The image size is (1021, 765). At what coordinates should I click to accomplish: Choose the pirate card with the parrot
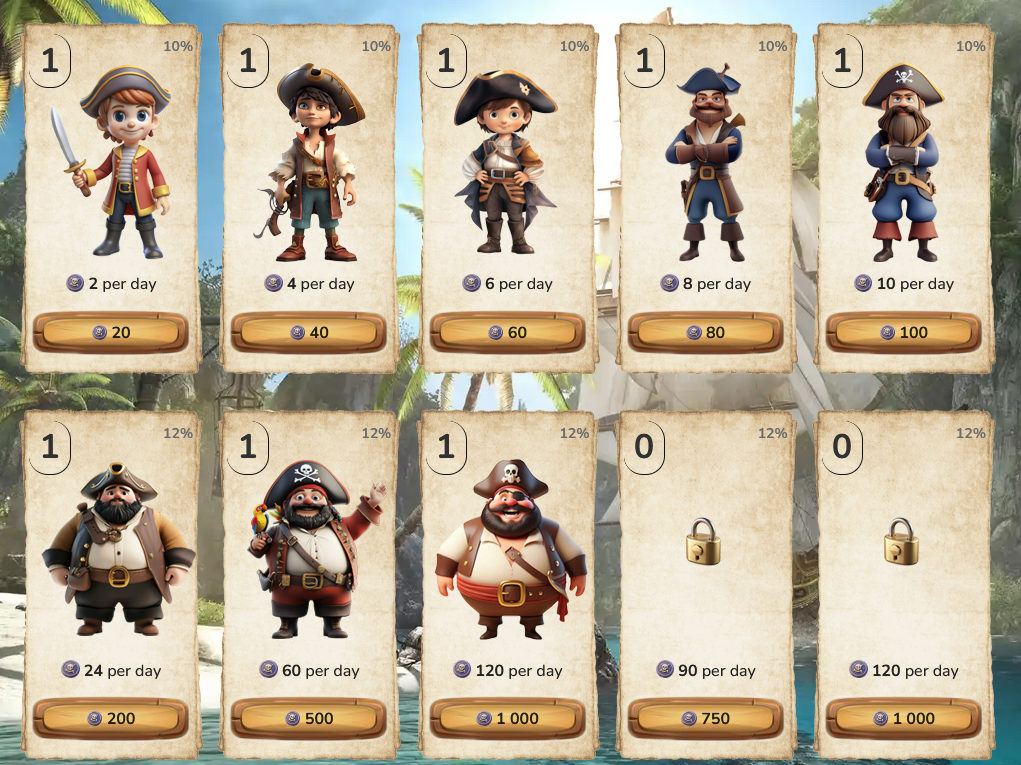point(310,550)
